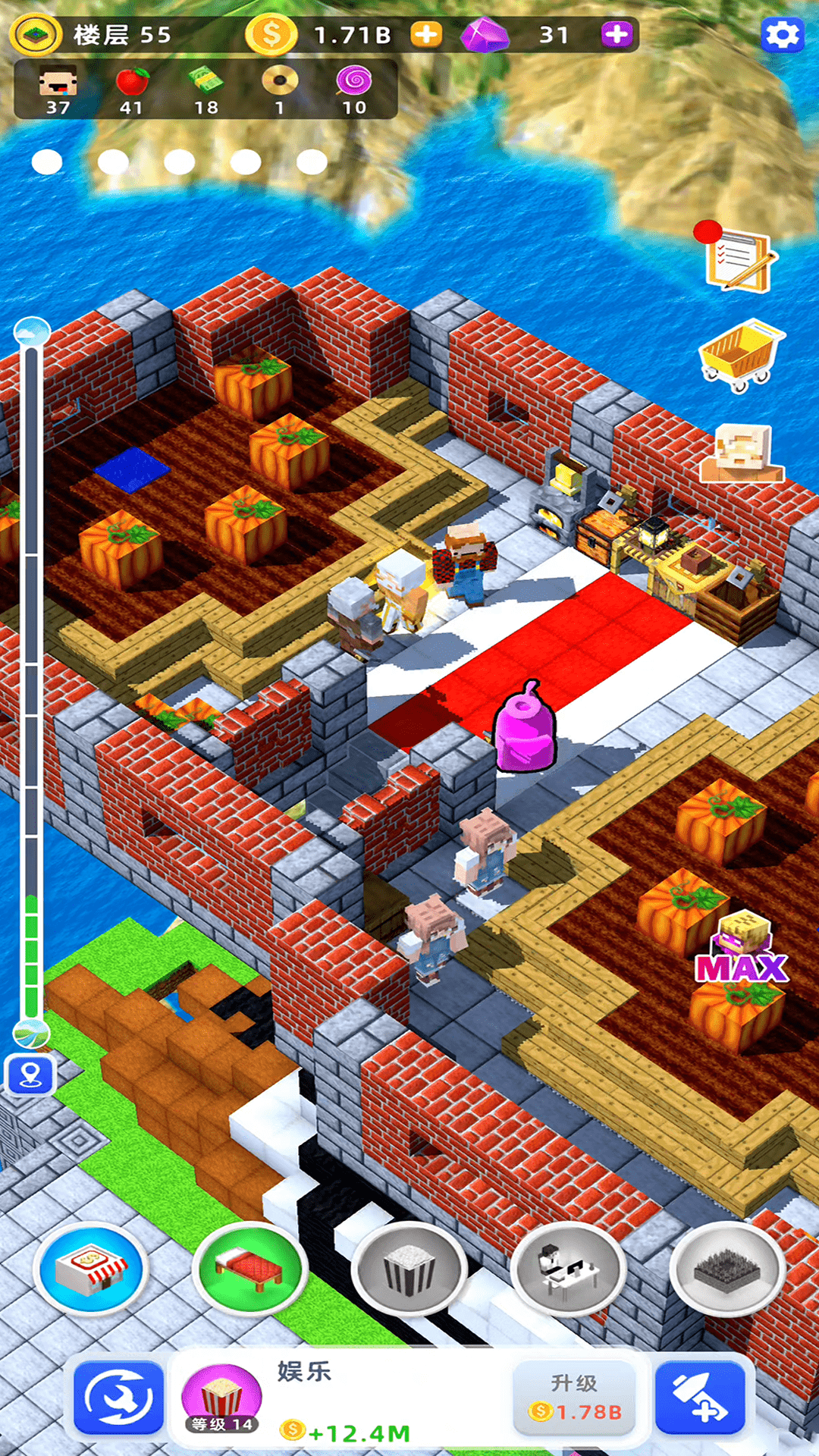Click the floor 55 tower icon

35,35
